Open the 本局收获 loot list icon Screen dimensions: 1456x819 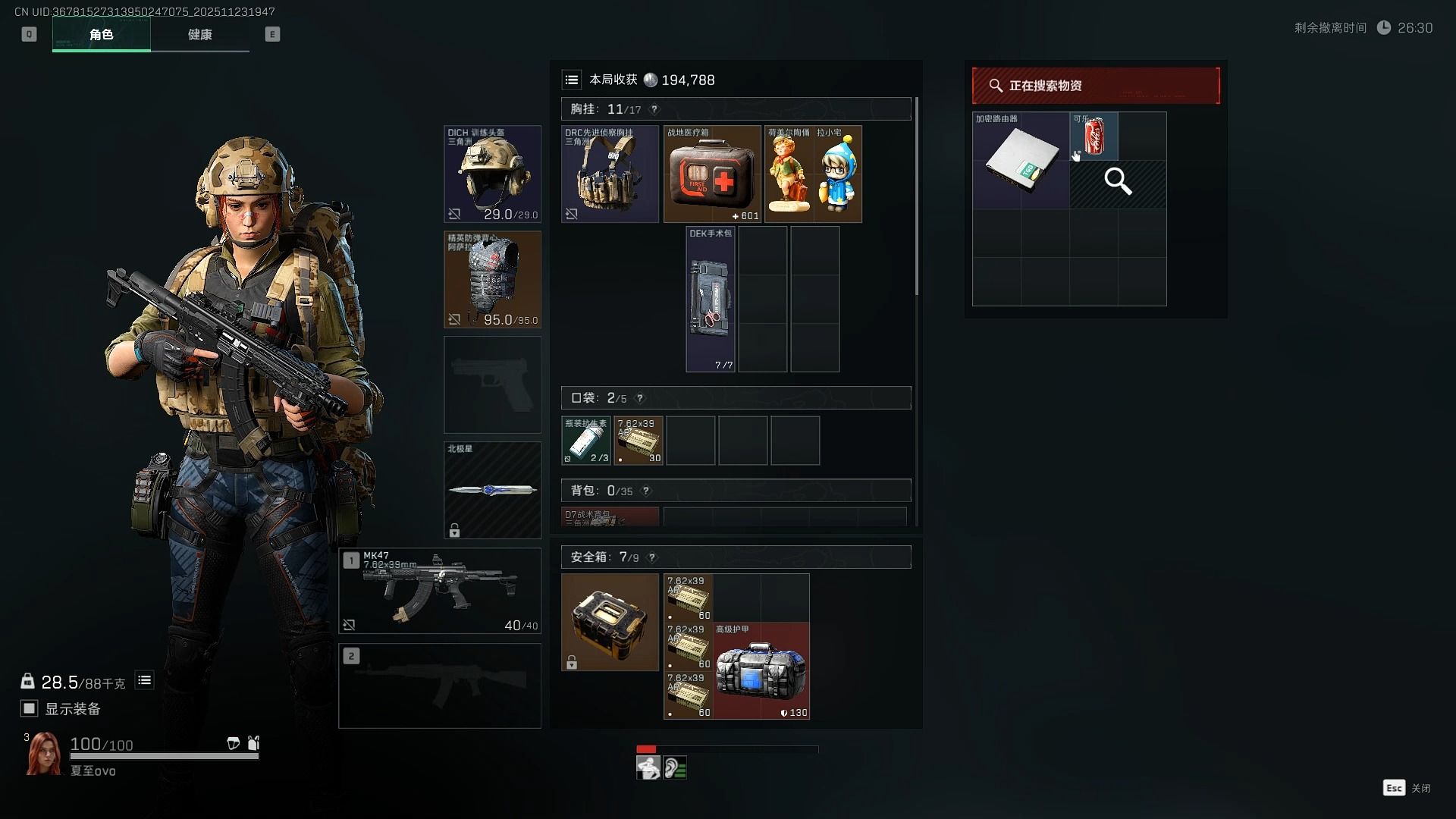pyautogui.click(x=572, y=80)
